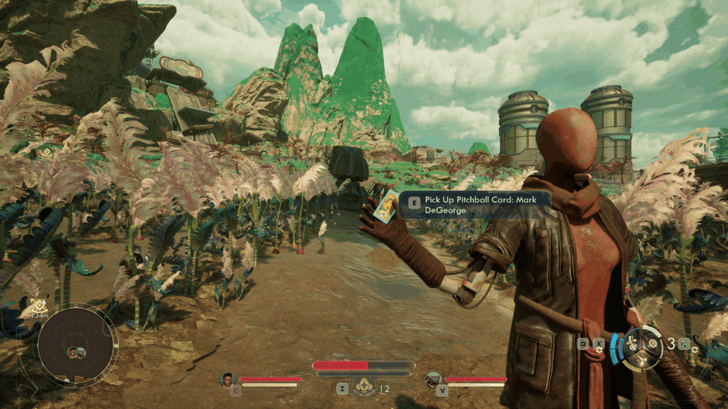Click the circular minimap radar

point(76,346)
